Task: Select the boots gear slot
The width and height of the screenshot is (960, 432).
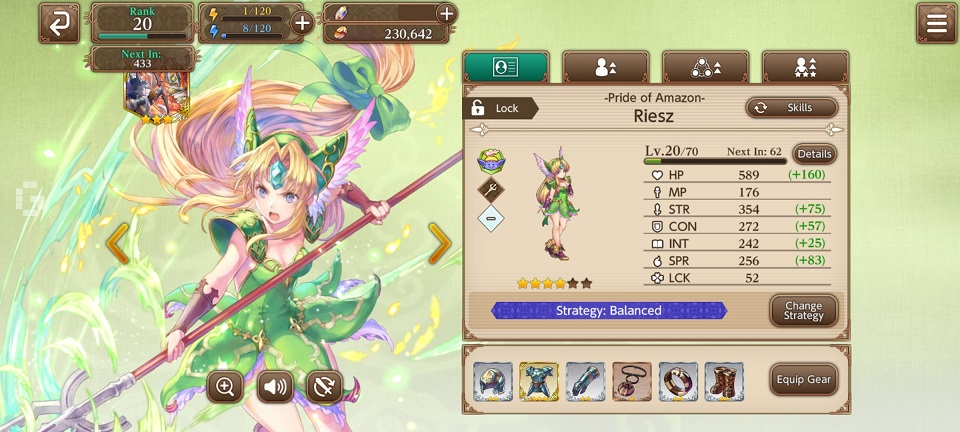Action: pos(724,381)
